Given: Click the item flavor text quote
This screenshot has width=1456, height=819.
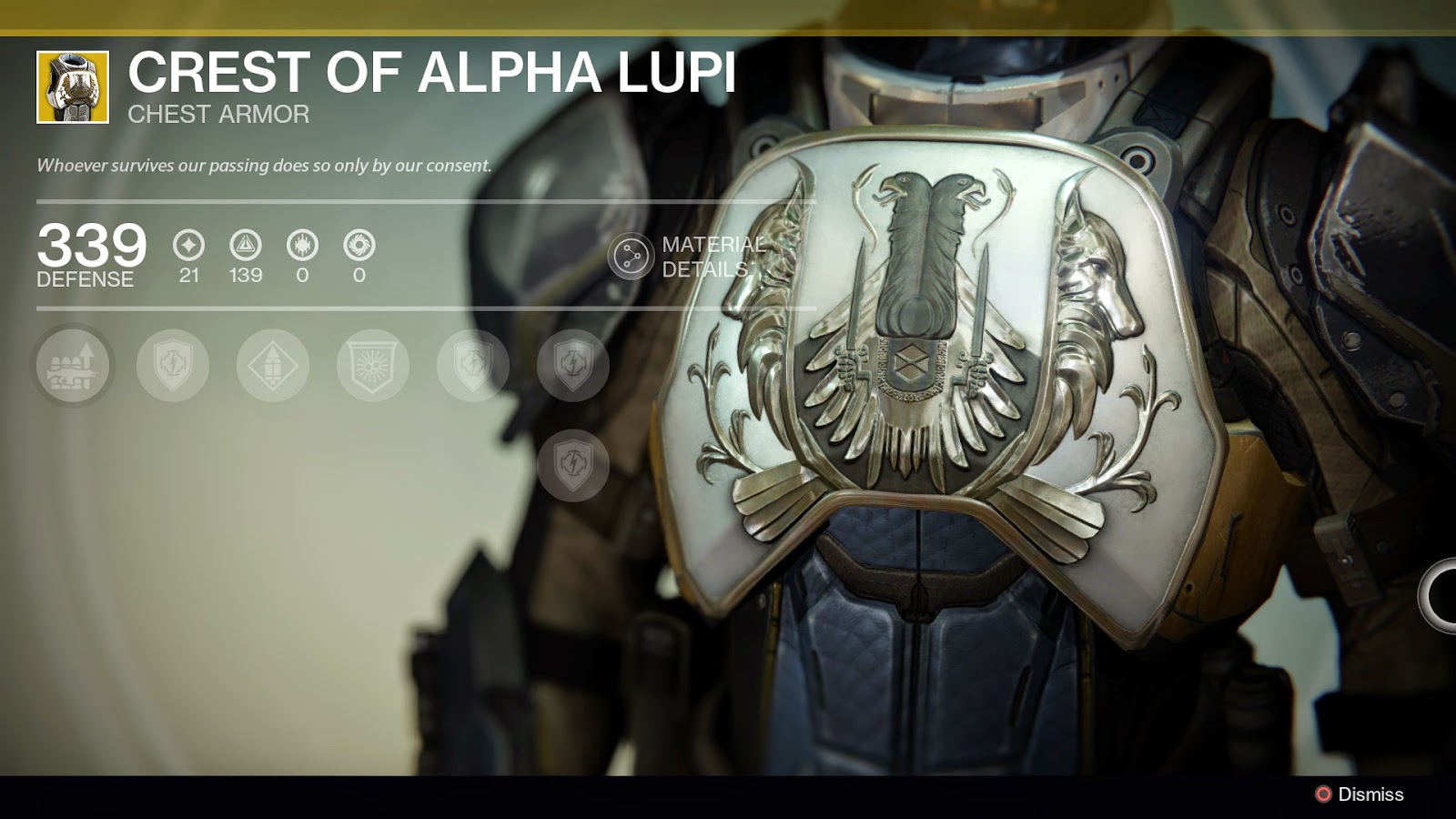Looking at the screenshot, I should (262, 167).
